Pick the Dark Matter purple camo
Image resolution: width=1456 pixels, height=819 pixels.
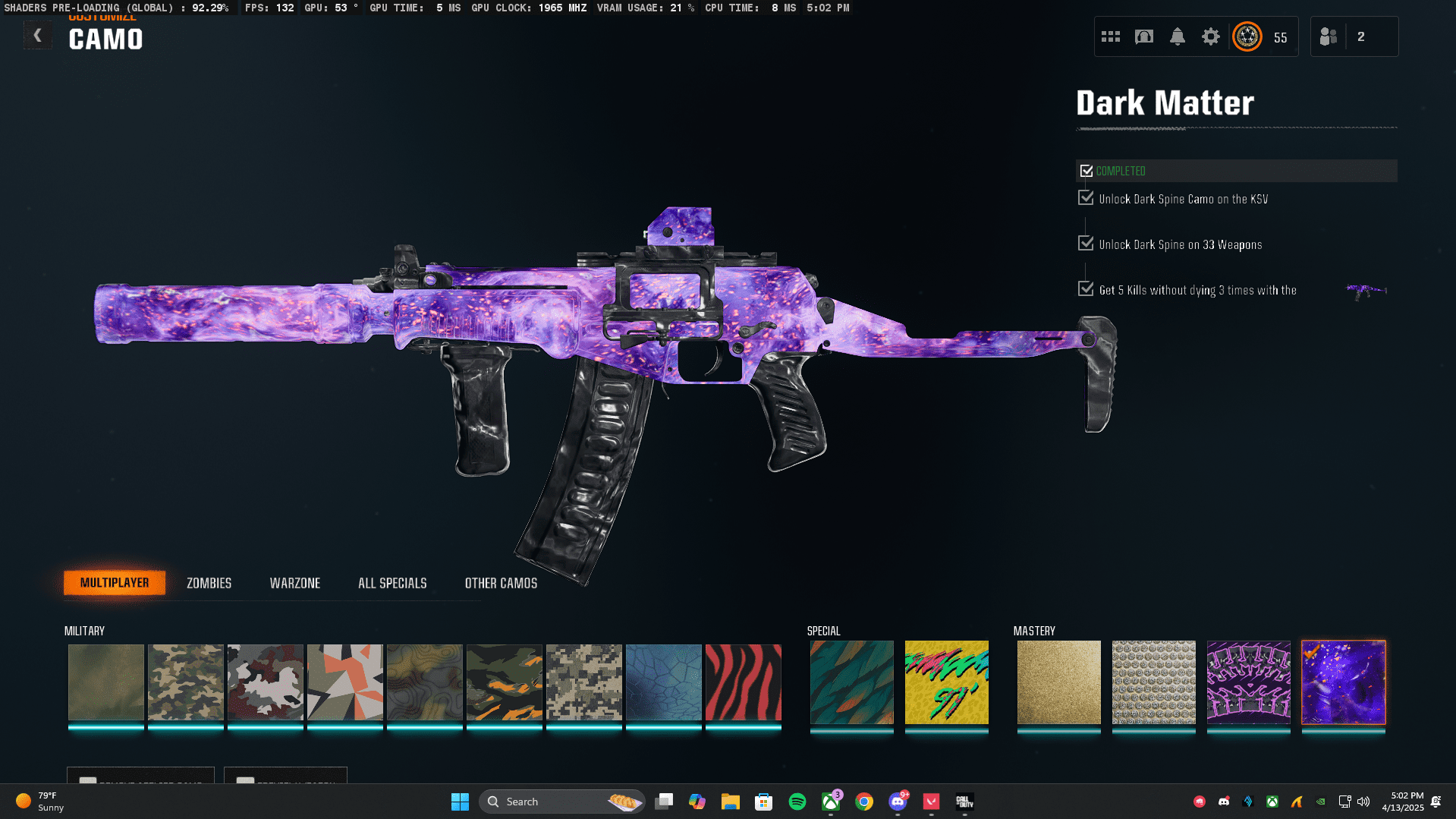coord(1343,682)
